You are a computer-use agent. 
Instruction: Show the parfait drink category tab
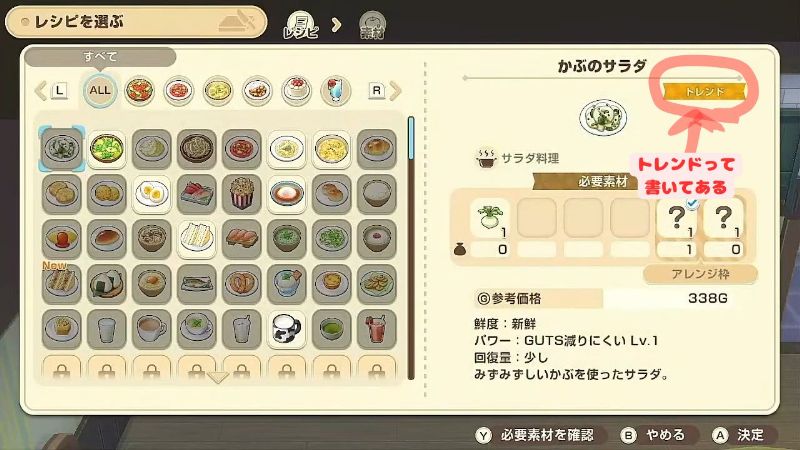coord(335,90)
